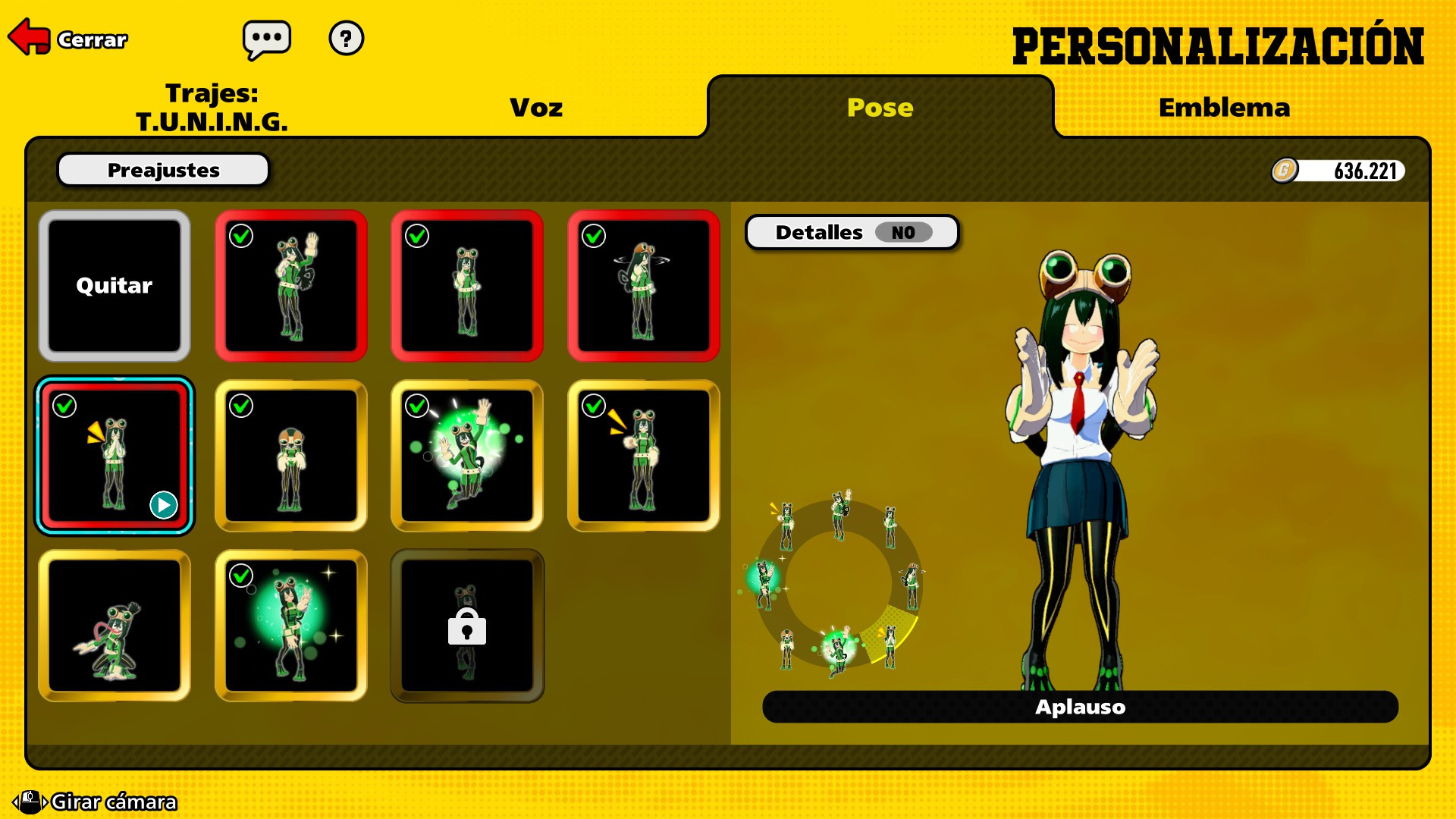The width and height of the screenshot is (1456, 819).
Task: Click the red Cerrar back arrow
Action: click(29, 36)
